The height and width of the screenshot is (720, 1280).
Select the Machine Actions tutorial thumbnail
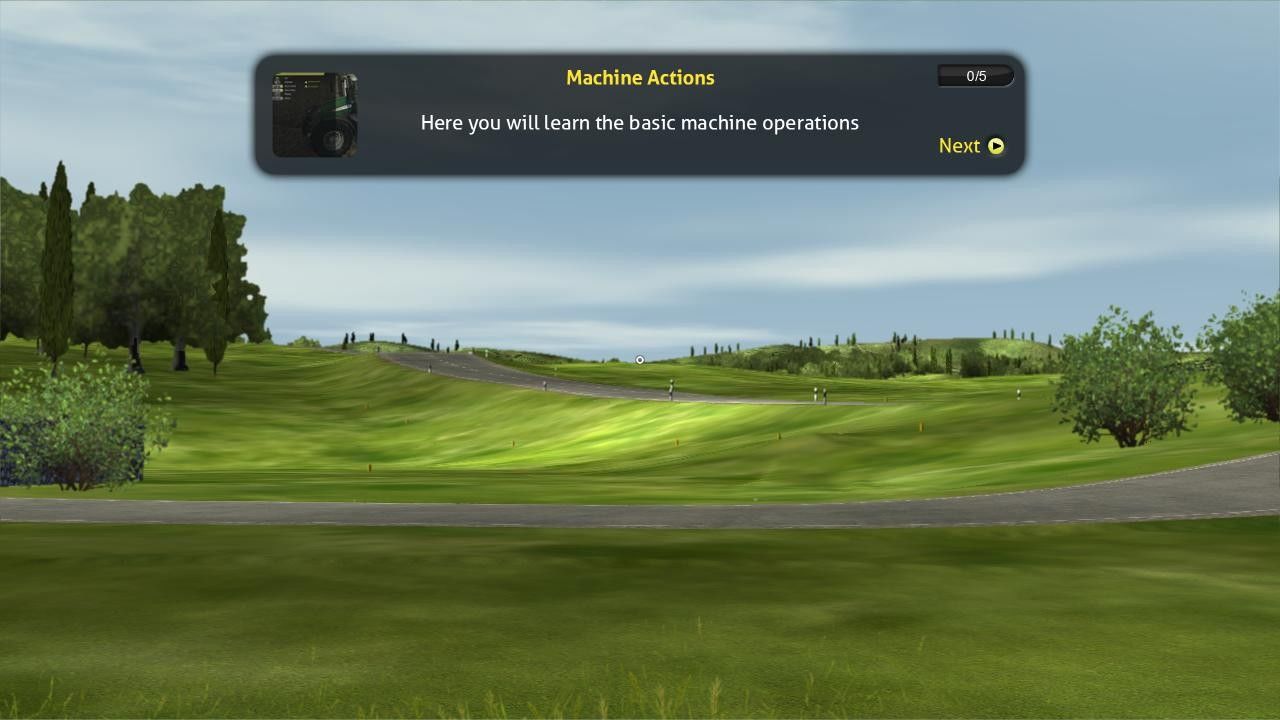[x=315, y=115]
